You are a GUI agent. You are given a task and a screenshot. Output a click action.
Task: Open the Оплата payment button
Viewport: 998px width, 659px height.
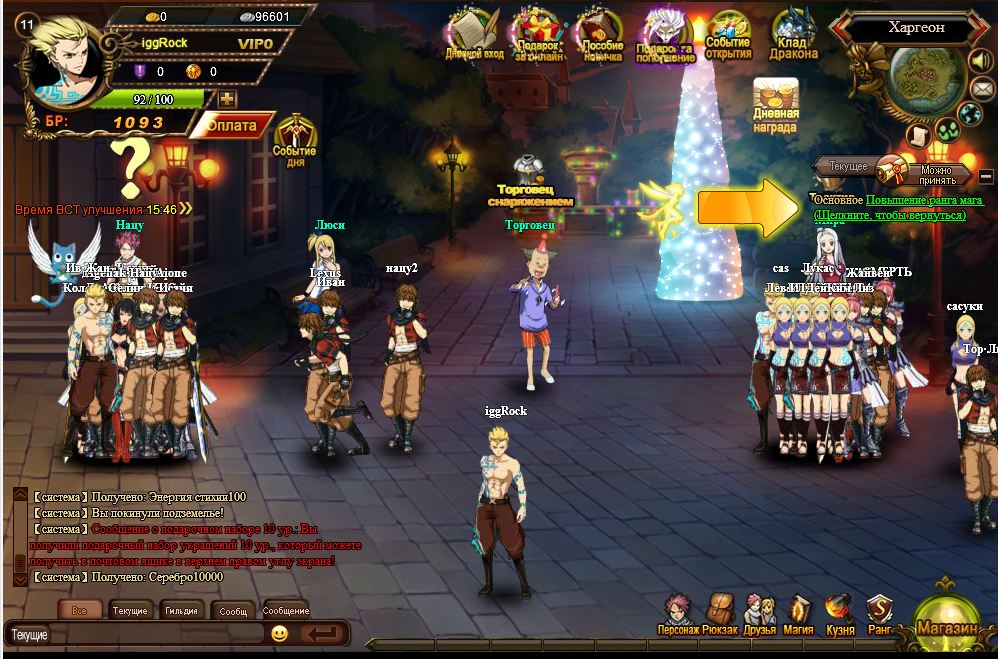[232, 126]
